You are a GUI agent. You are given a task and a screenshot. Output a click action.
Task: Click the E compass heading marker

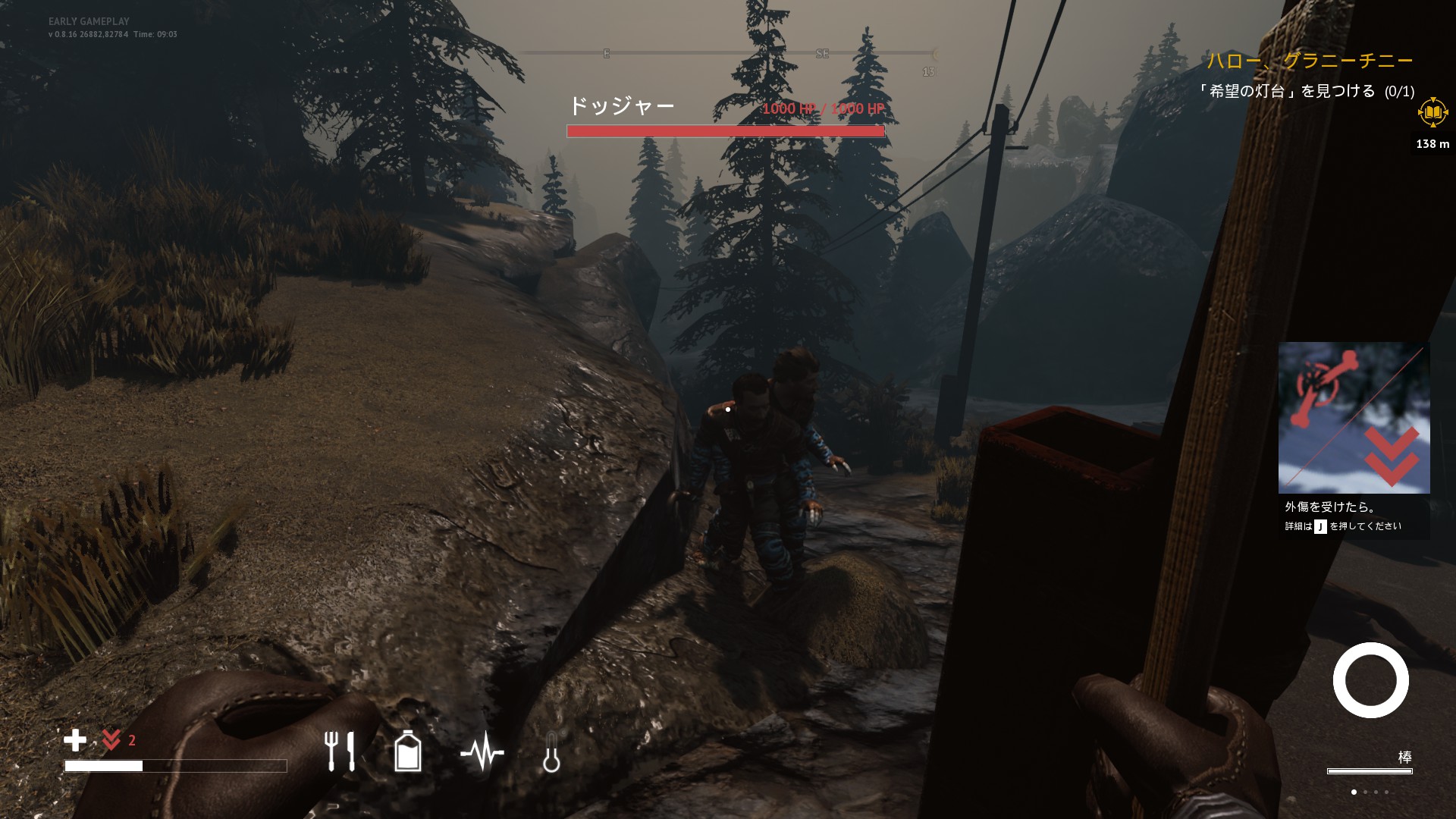605,54
